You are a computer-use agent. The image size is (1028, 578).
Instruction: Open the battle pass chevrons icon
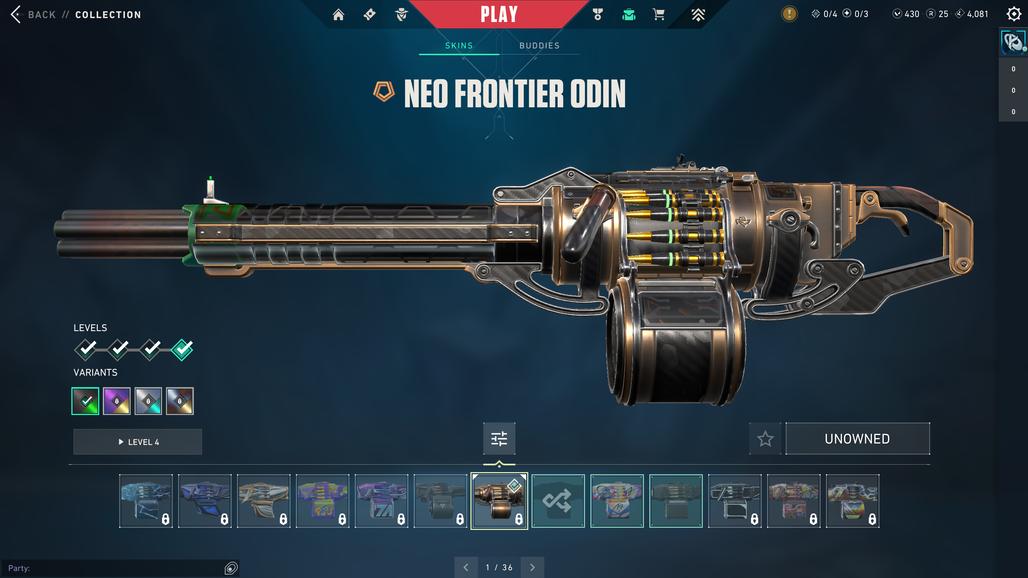click(698, 14)
